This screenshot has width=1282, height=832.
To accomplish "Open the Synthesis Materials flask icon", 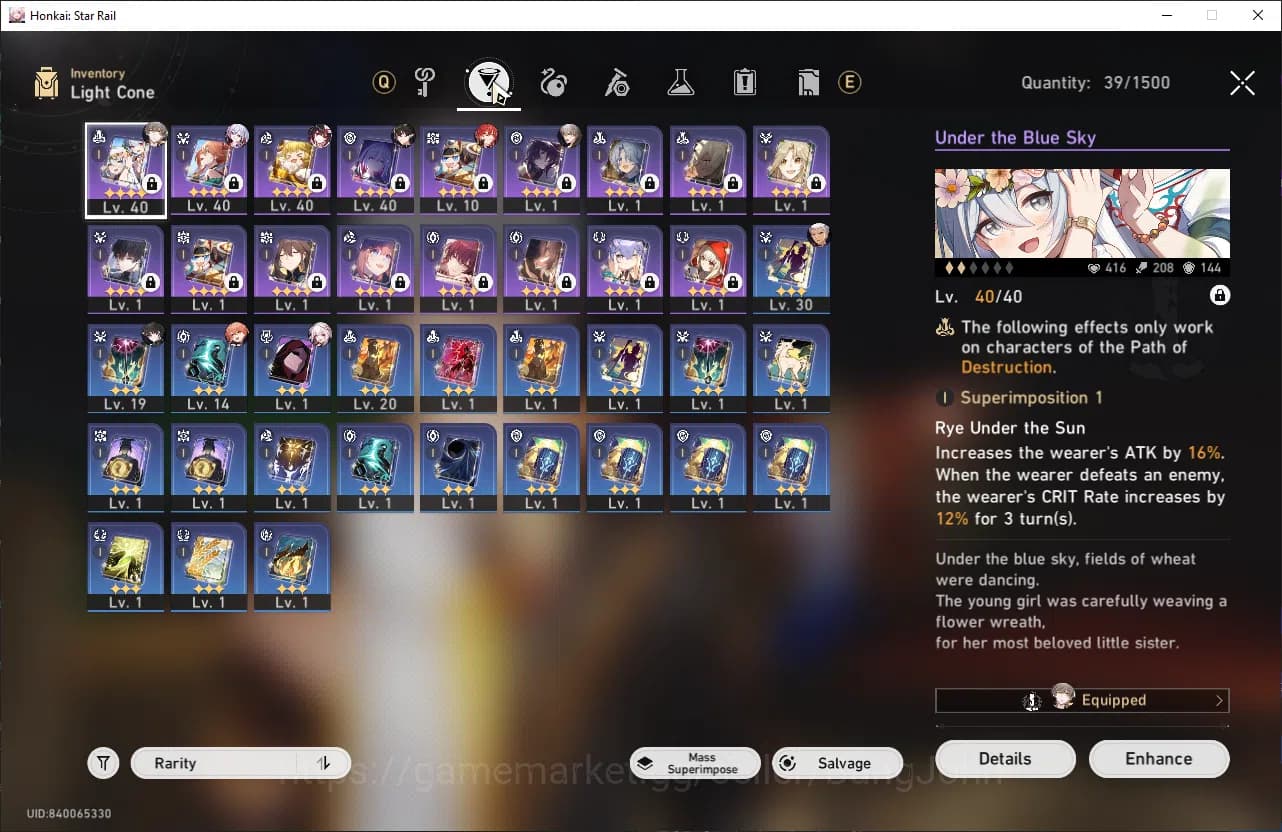I will [681, 83].
